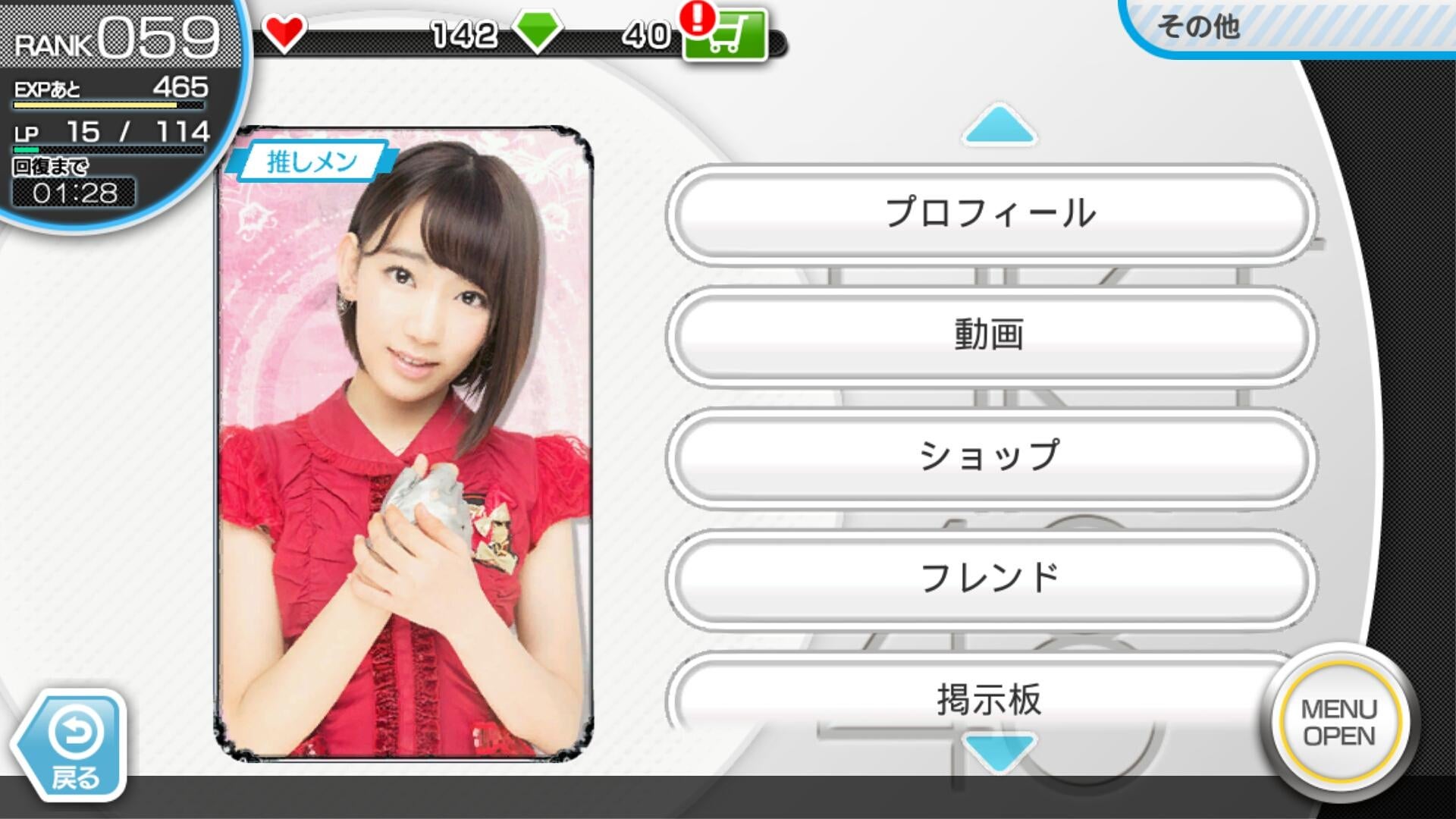Tap the MENU OPEN round button
Screen dimensions: 1456x819
(x=1339, y=723)
